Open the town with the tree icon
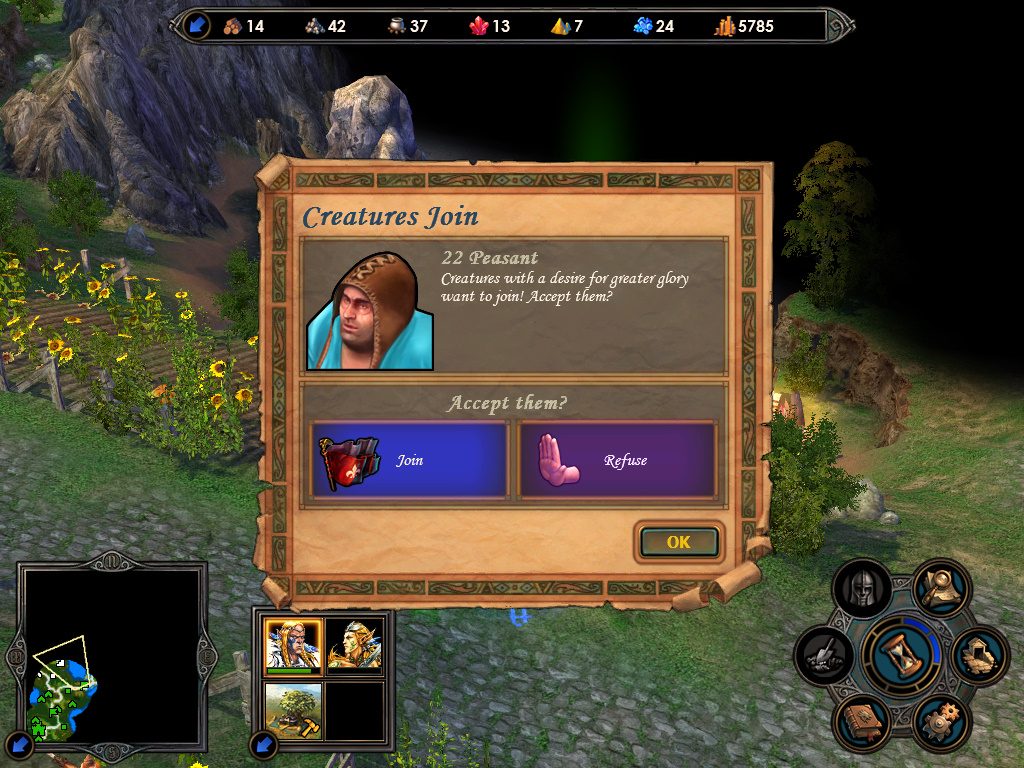The image size is (1024, 768). click(293, 709)
